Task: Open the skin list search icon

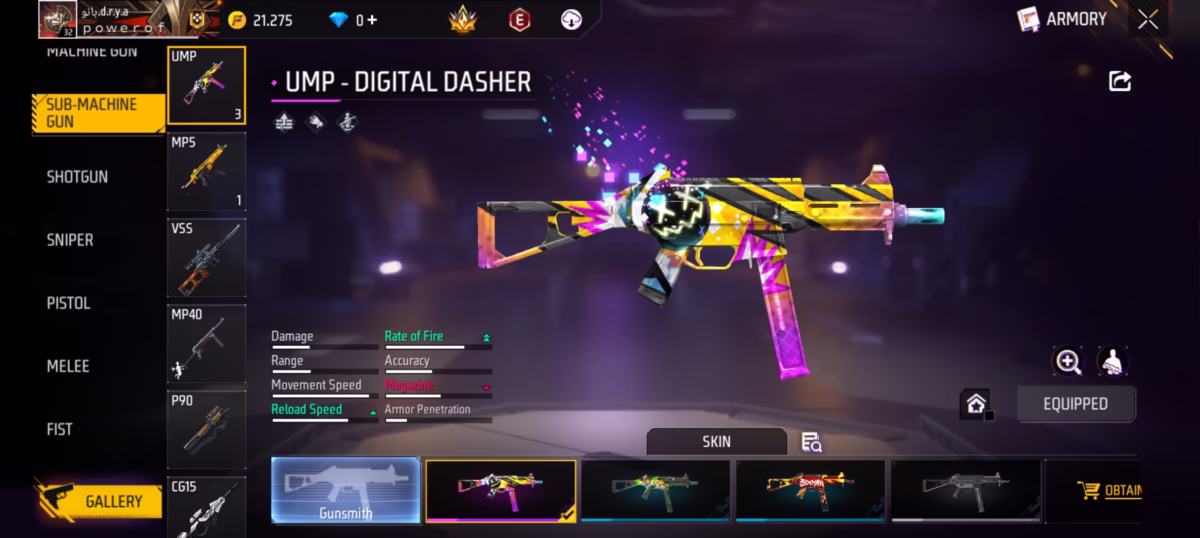Action: (812, 442)
